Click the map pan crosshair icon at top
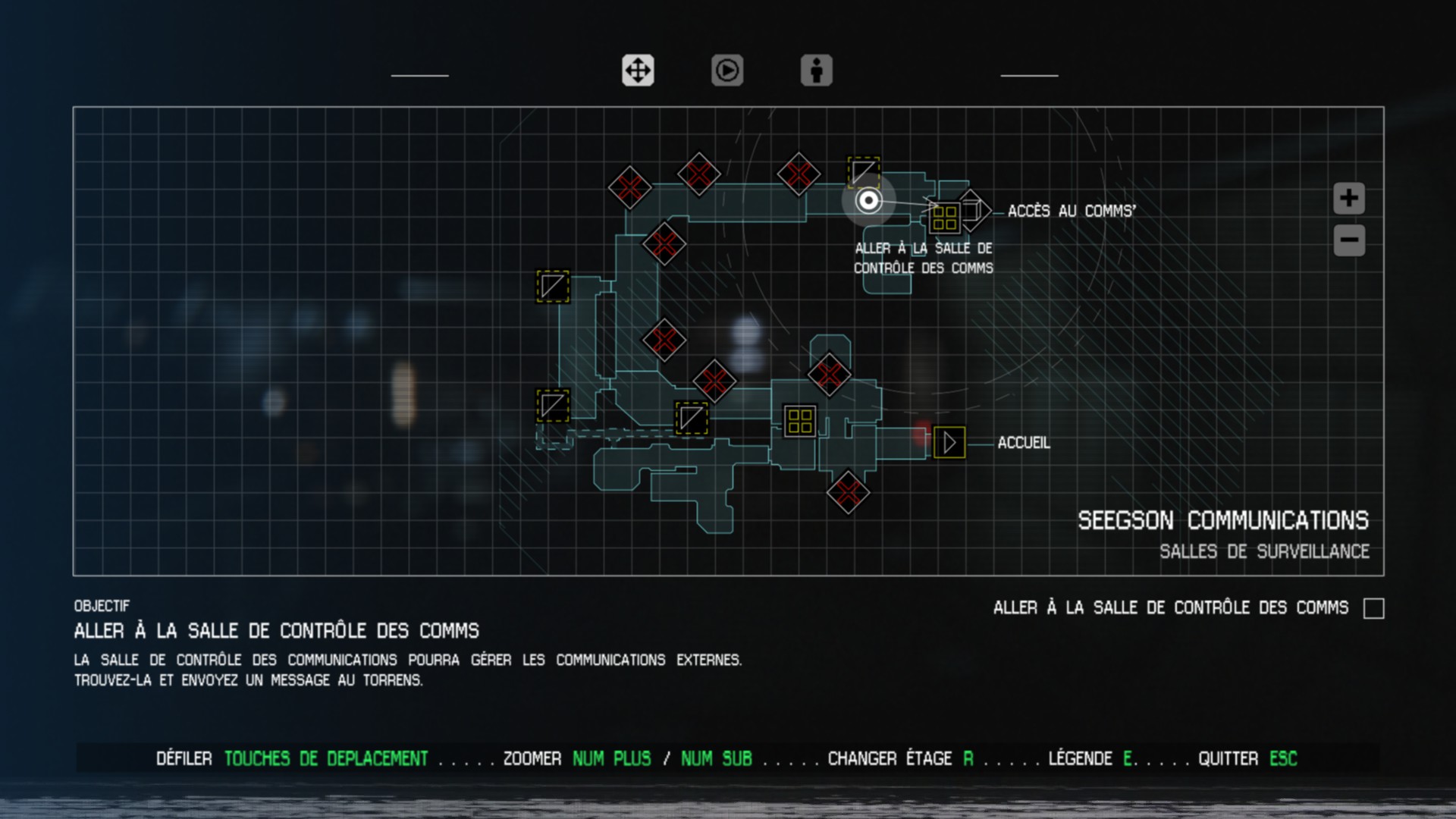1456x819 pixels. (x=637, y=71)
